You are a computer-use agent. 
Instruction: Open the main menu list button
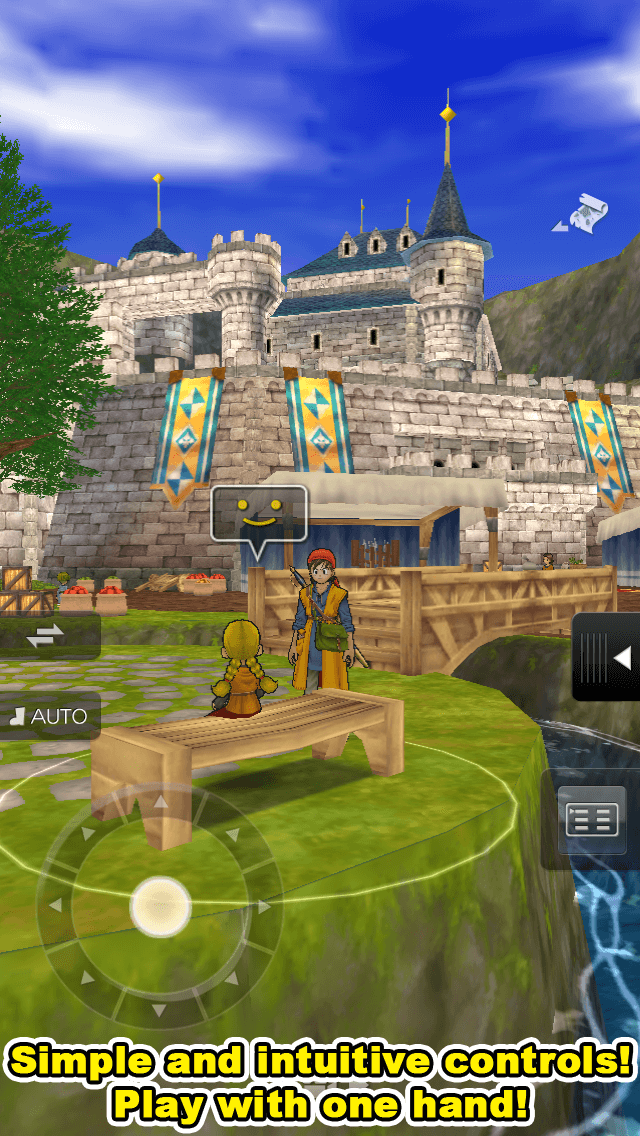[592, 822]
